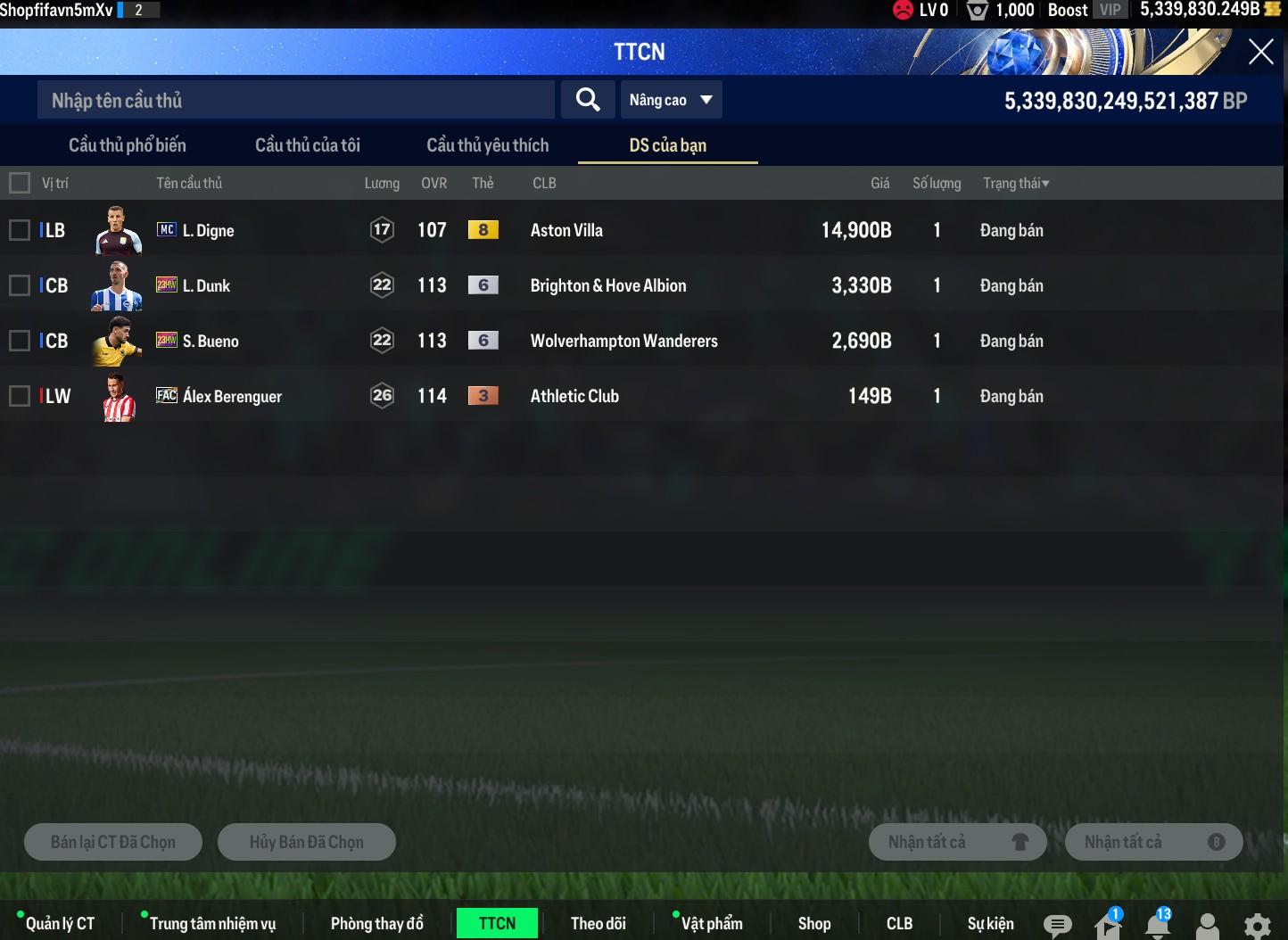Toggle the select-all checkbox in header

[20, 183]
